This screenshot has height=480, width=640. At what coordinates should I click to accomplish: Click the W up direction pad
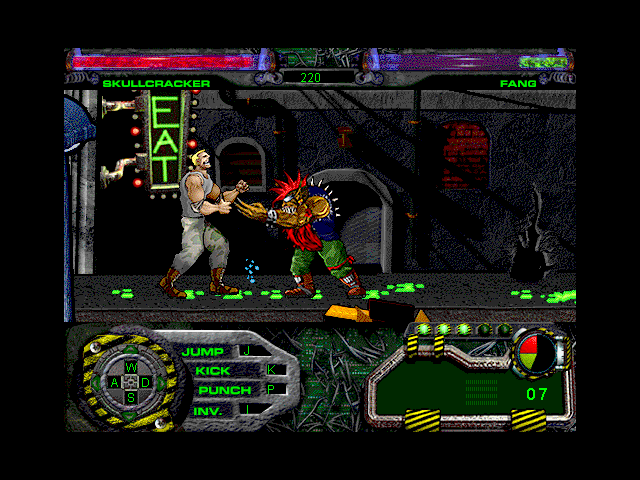point(130,367)
